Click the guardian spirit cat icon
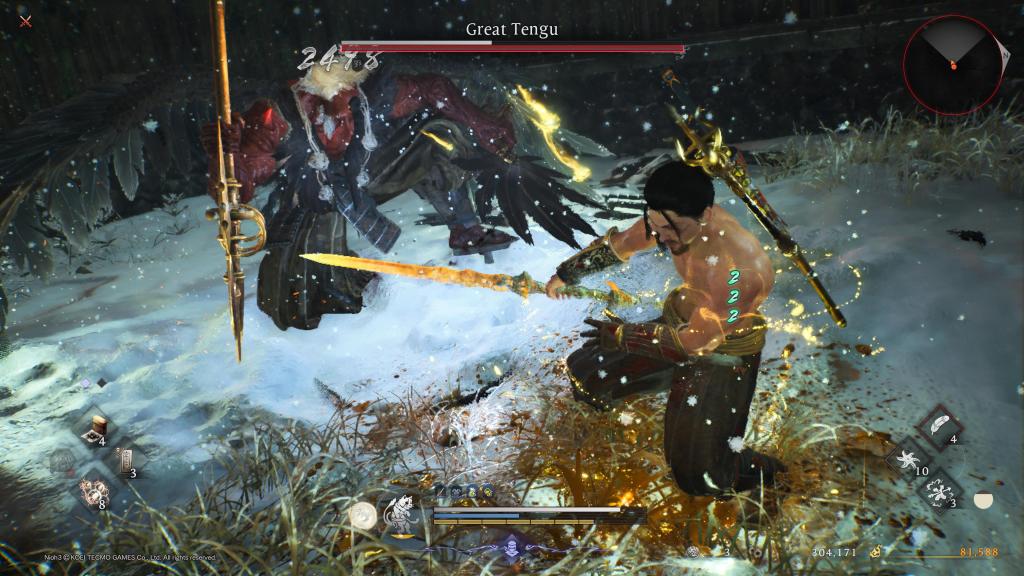Image resolution: width=1024 pixels, height=576 pixels. click(x=401, y=512)
